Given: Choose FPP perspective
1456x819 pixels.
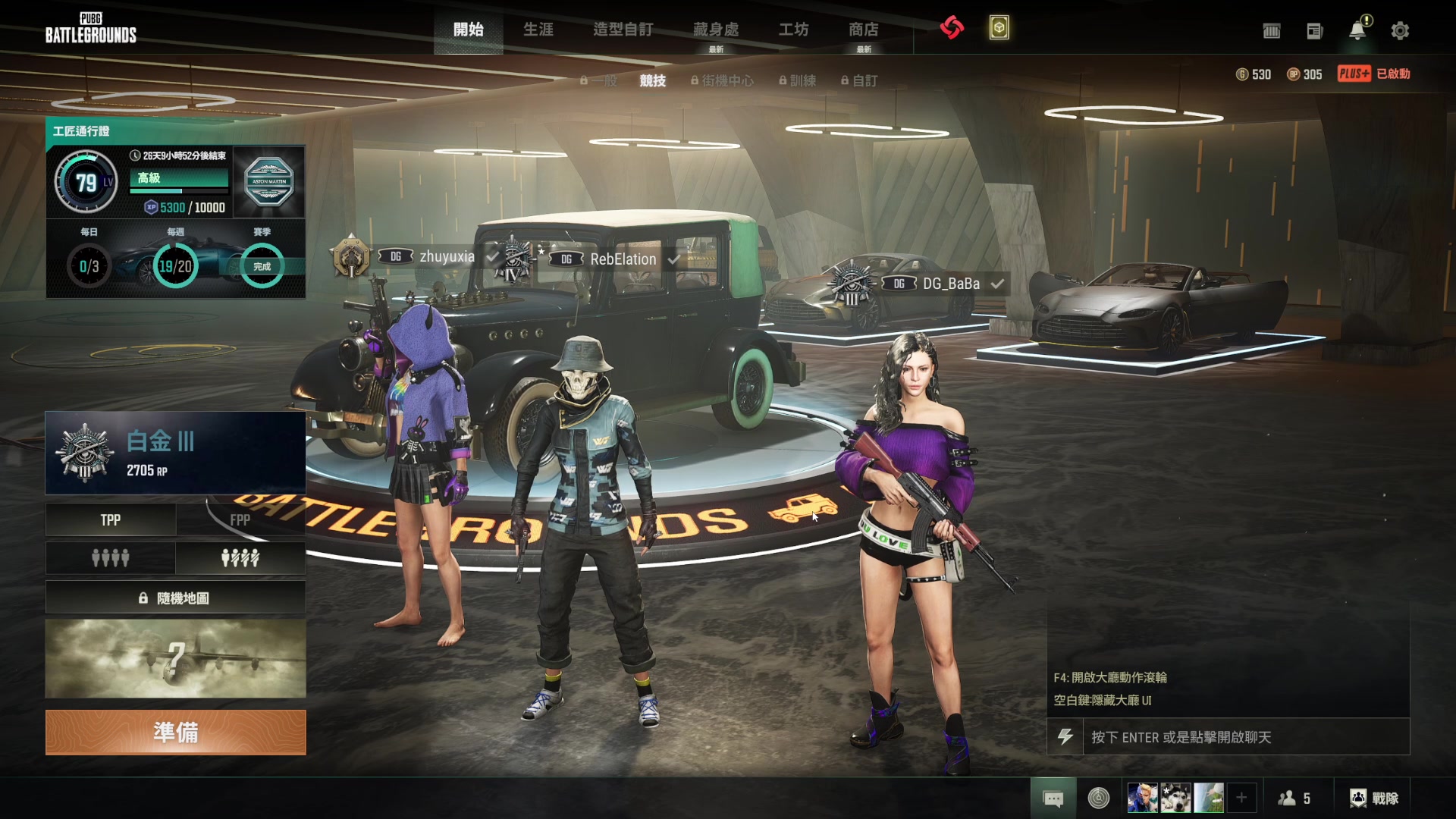Looking at the screenshot, I should tap(240, 520).
